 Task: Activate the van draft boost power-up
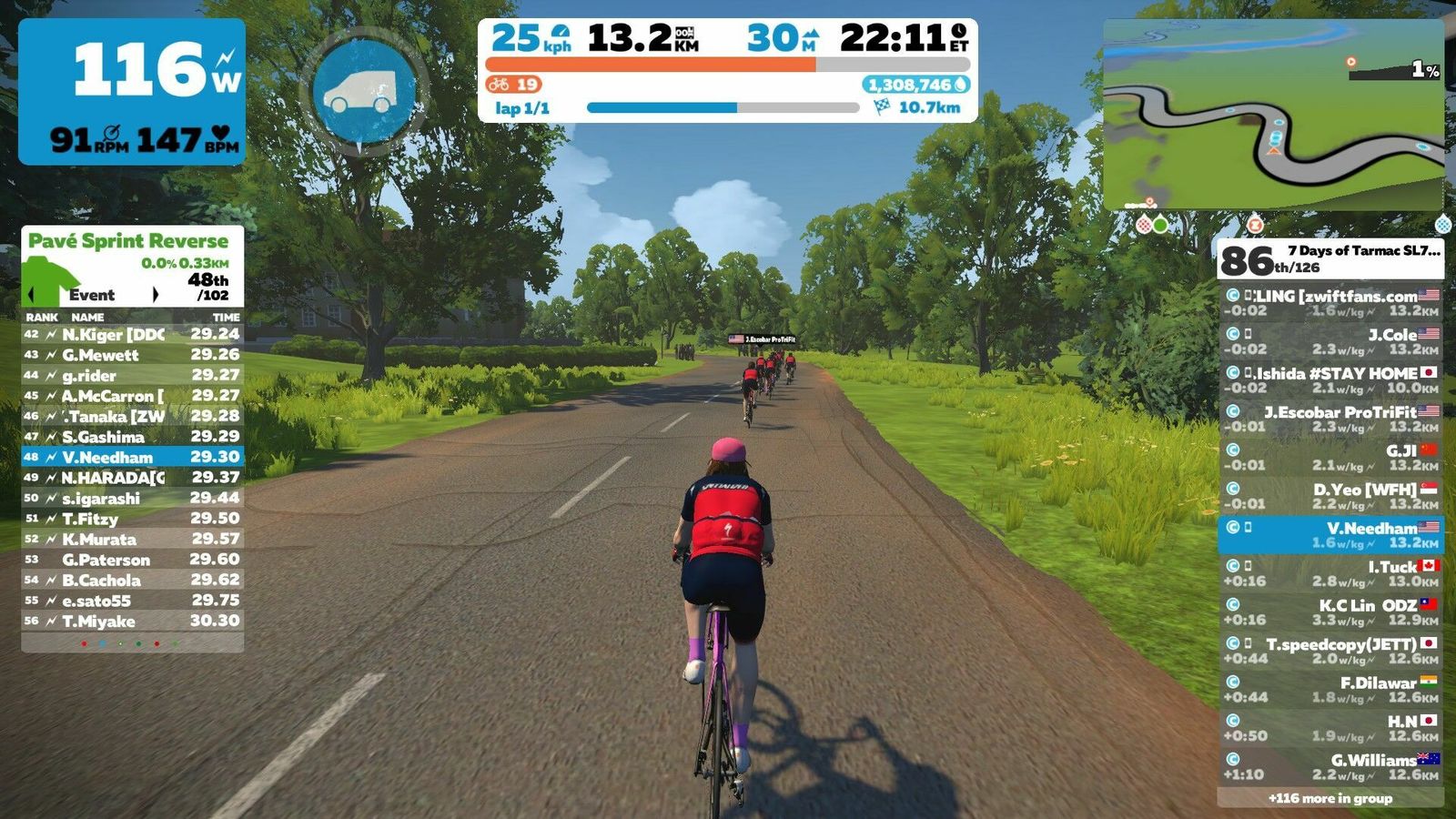tap(363, 90)
